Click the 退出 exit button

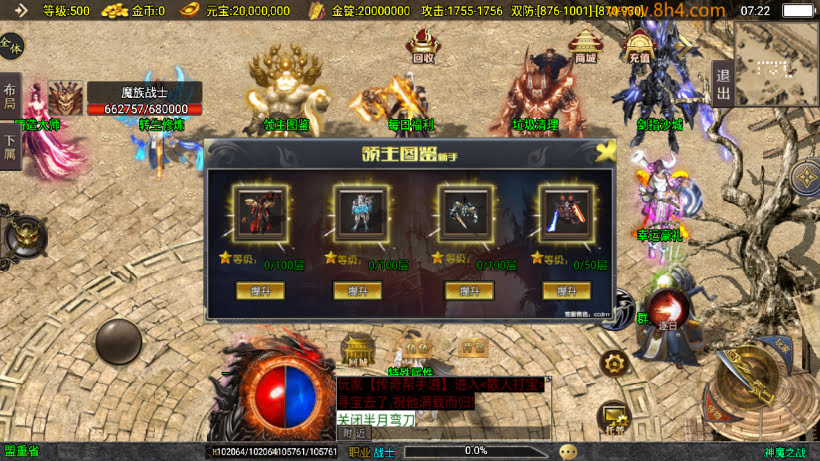point(722,82)
